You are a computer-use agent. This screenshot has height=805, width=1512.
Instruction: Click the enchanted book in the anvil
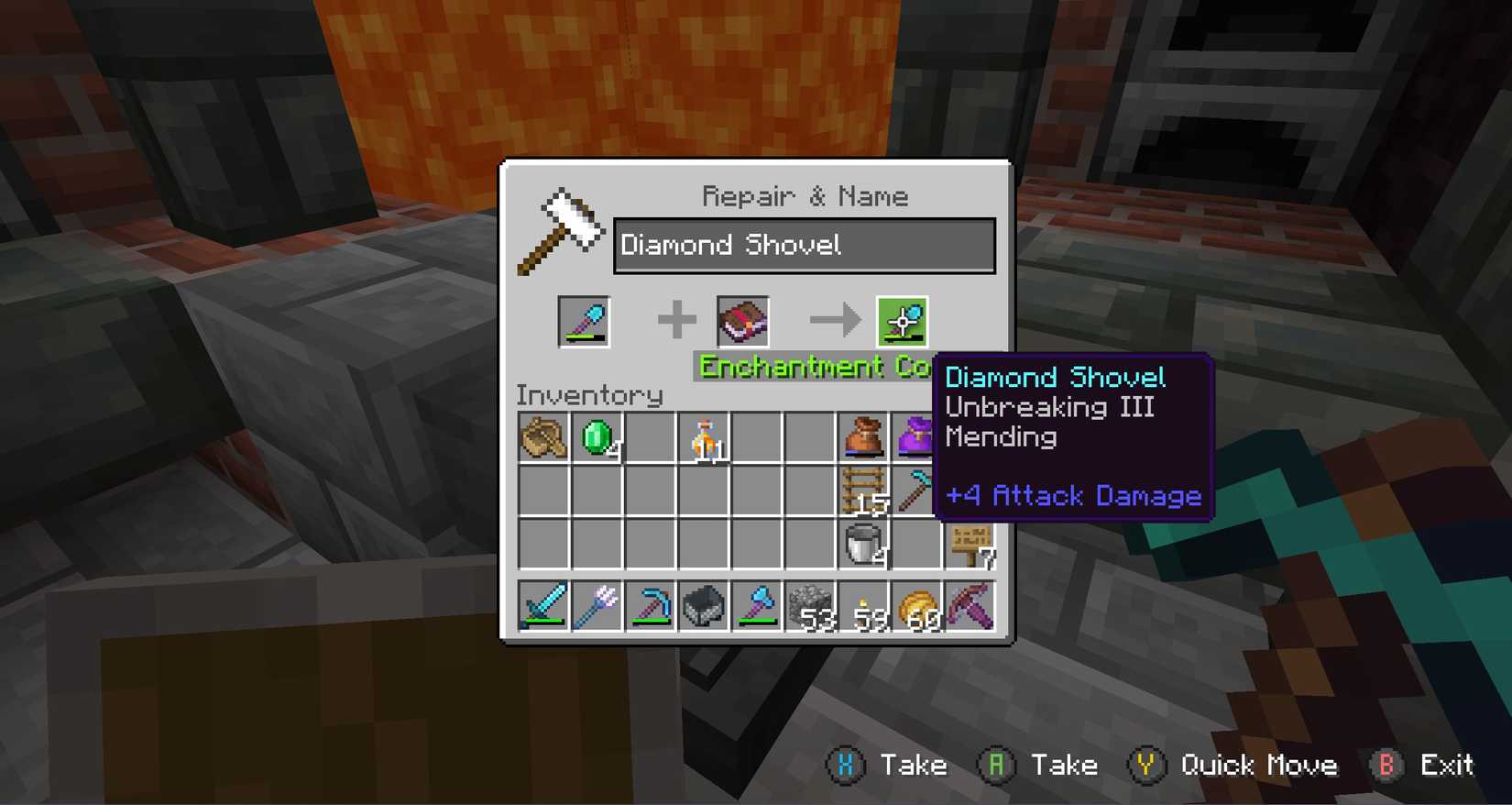click(742, 321)
